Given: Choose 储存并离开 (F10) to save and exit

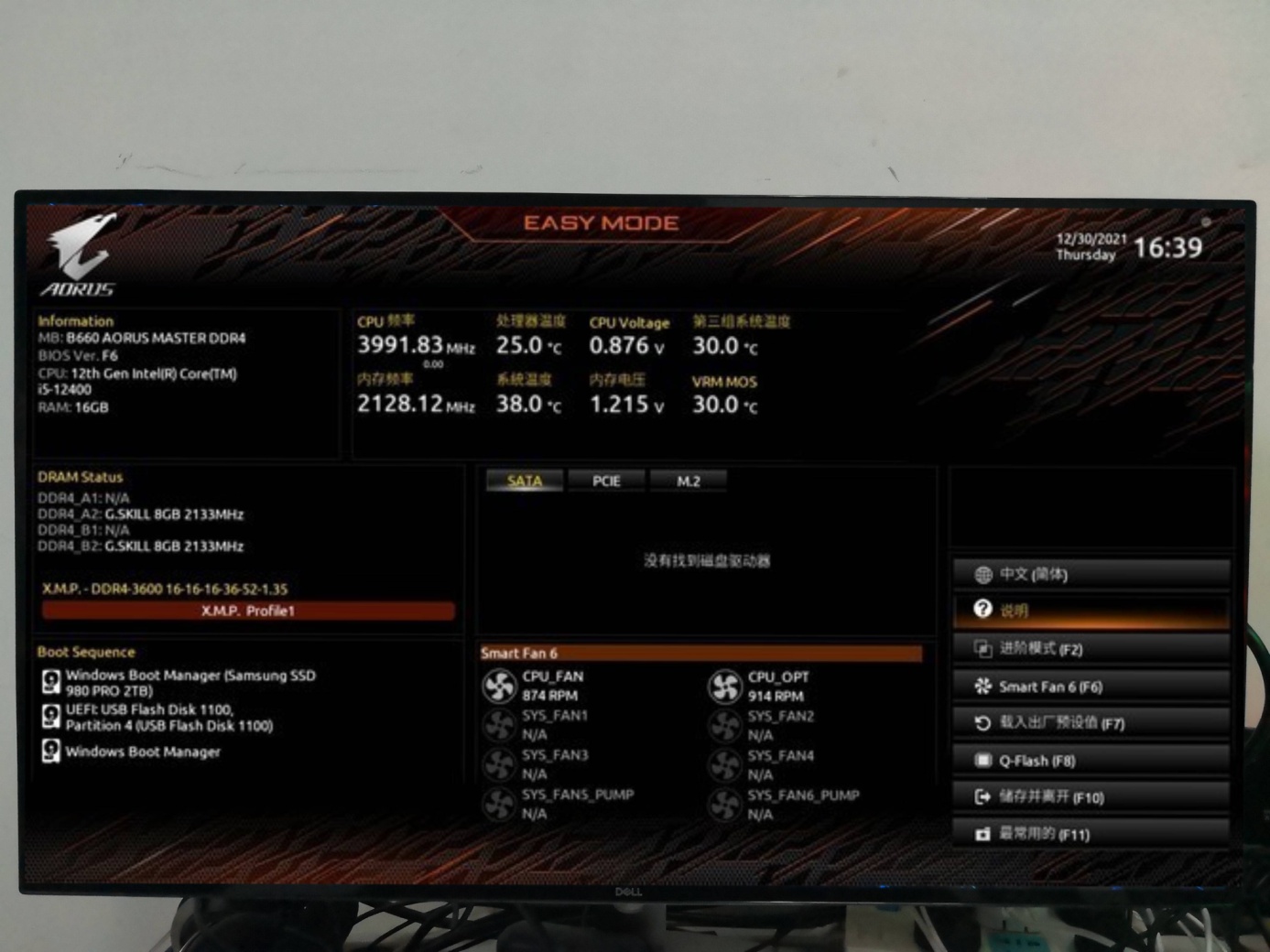Looking at the screenshot, I should [1090, 797].
